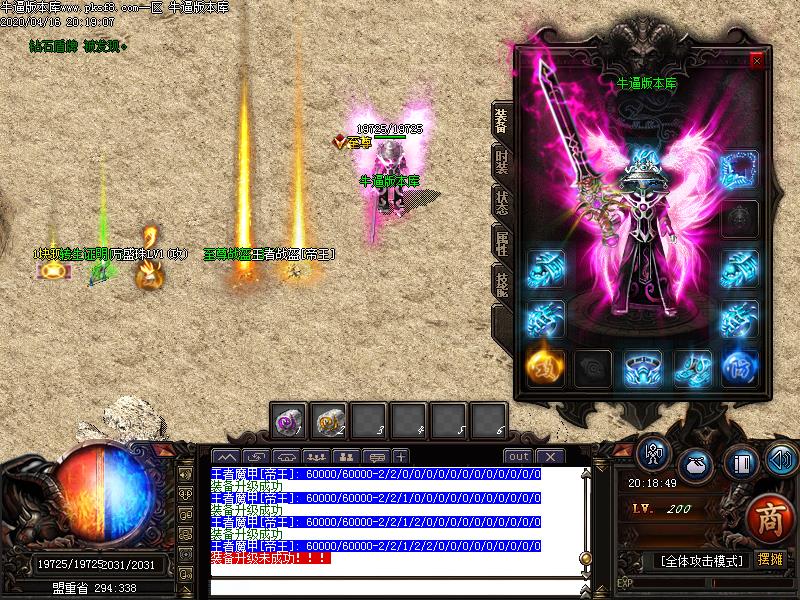Open the bag inventory button
The width and height of the screenshot is (800, 600).
tap(695, 465)
